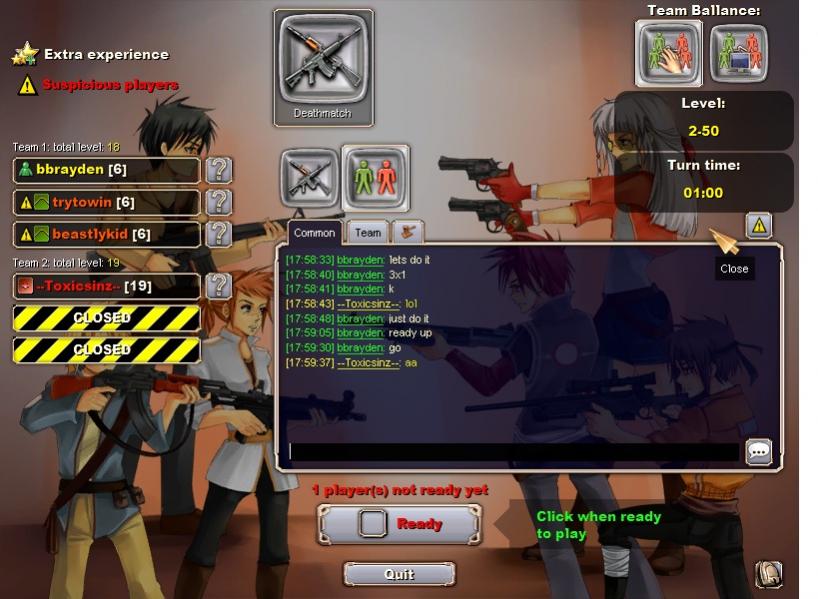818x599 pixels.
Task: Click the Ready button
Action: coord(399,524)
